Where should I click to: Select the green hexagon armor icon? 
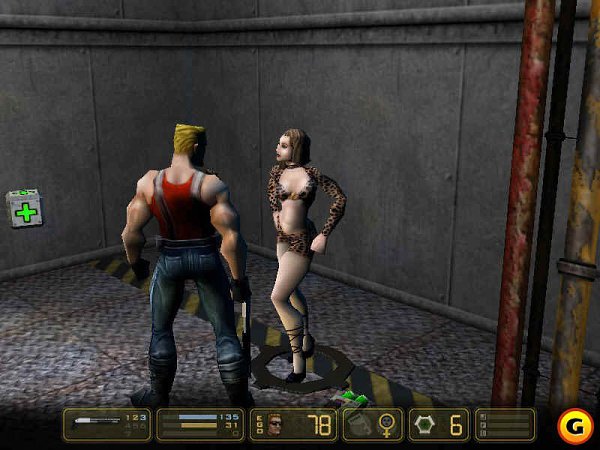click(x=426, y=425)
